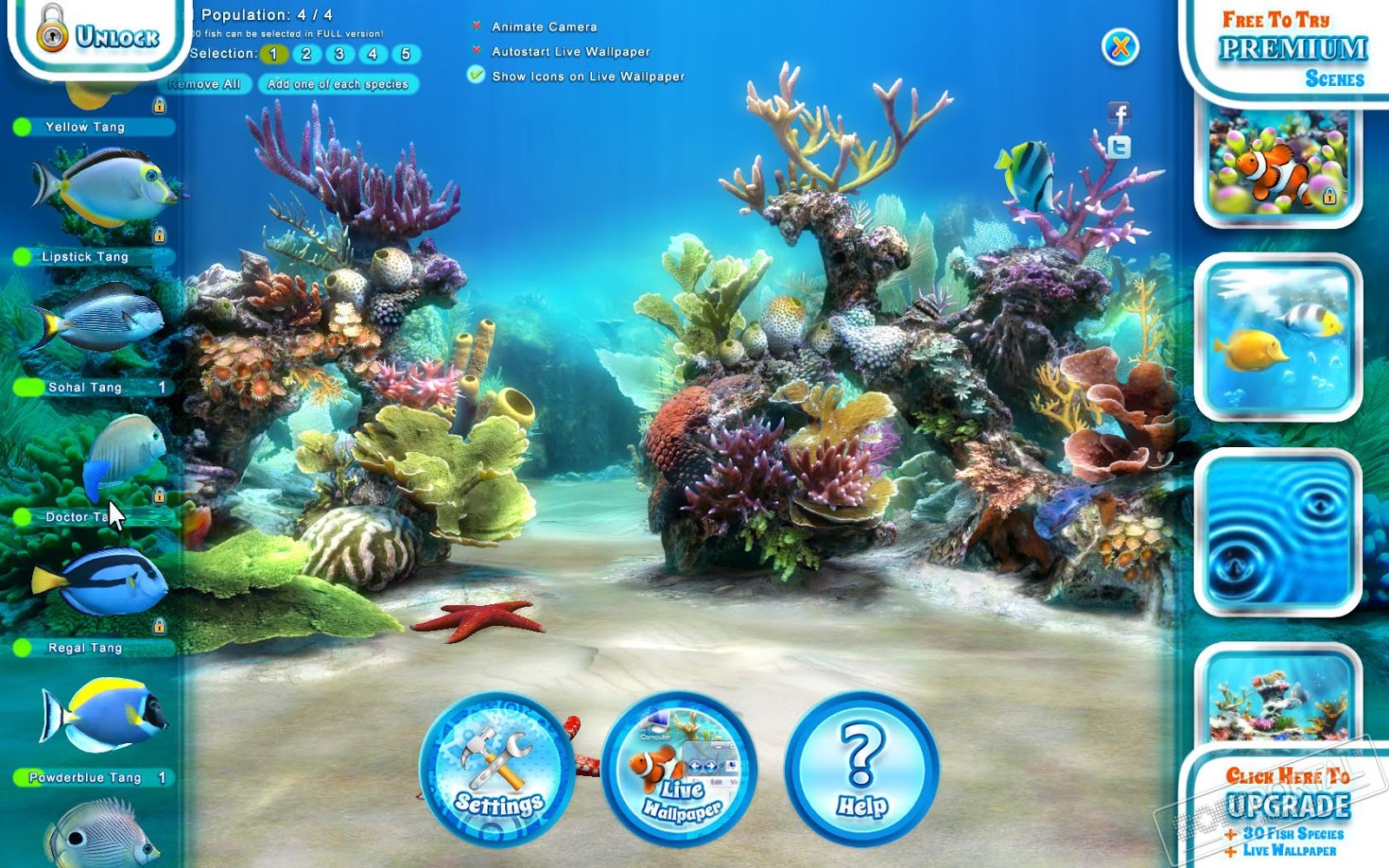Toggle the green indicator beside Yellow Tang
Screen dimensions: 1389x868
coord(23,128)
